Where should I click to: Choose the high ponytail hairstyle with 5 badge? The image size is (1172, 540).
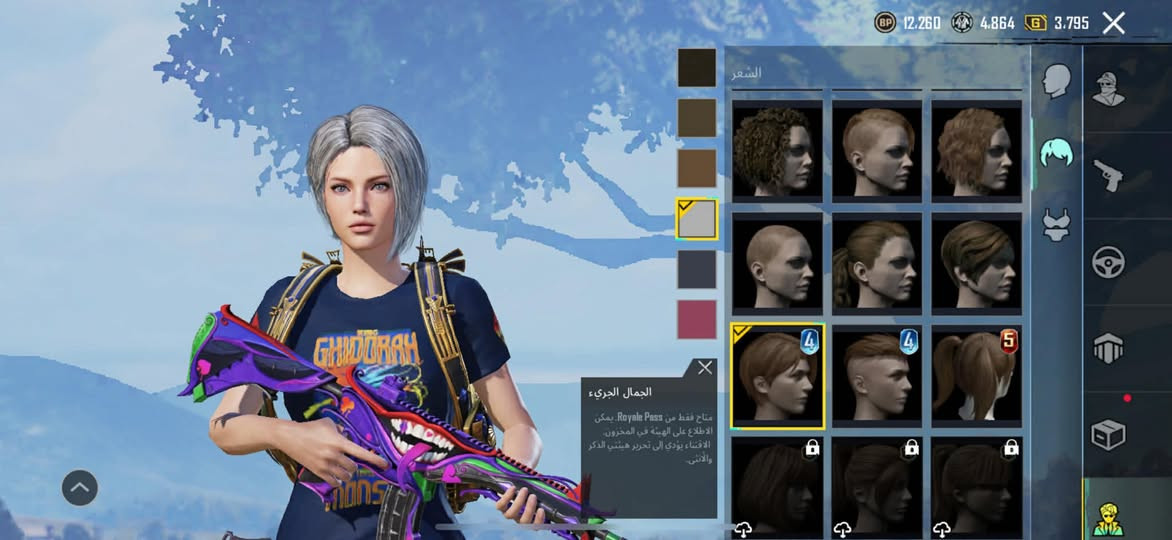976,374
